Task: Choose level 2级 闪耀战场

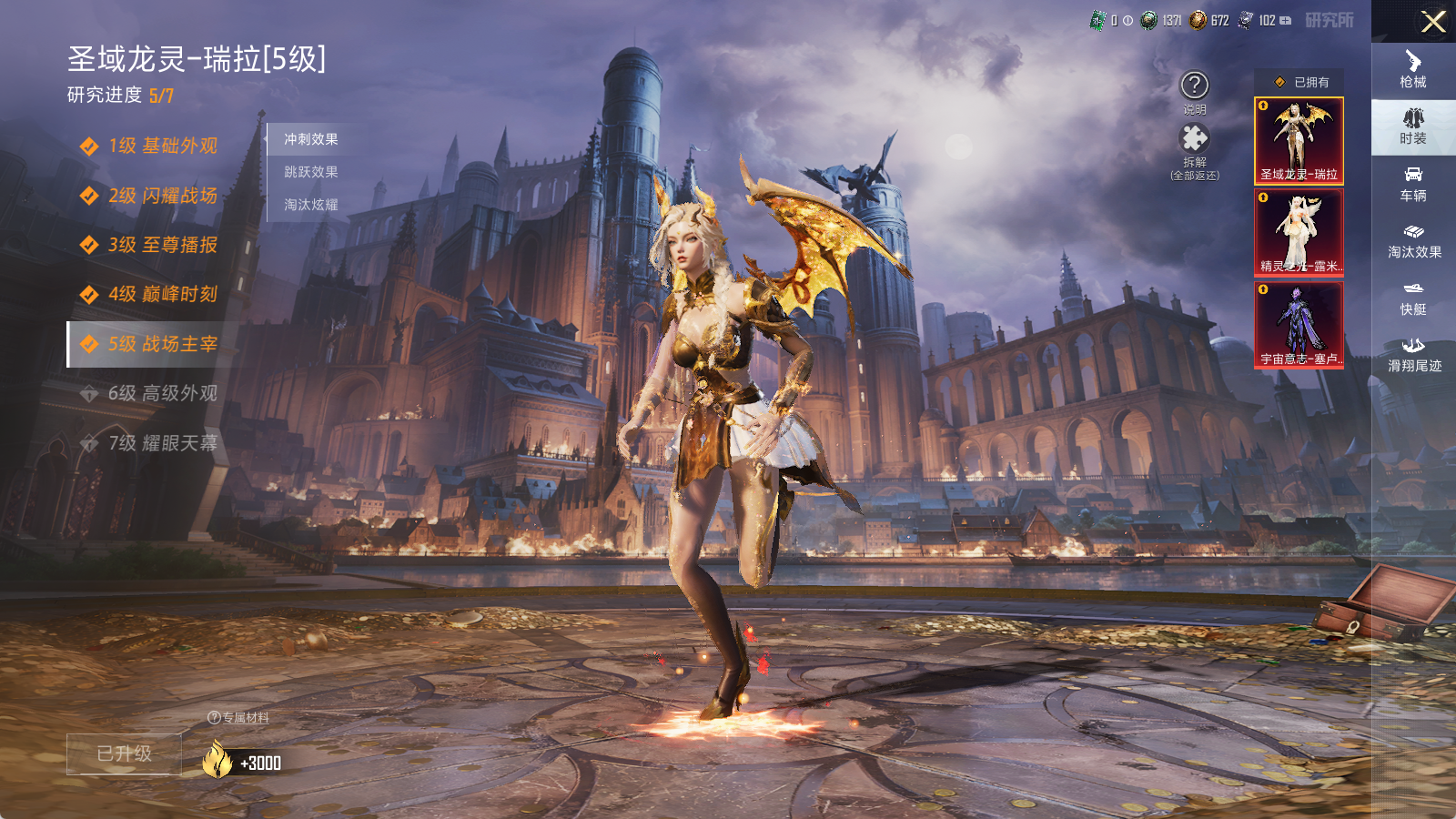Action: [162, 196]
